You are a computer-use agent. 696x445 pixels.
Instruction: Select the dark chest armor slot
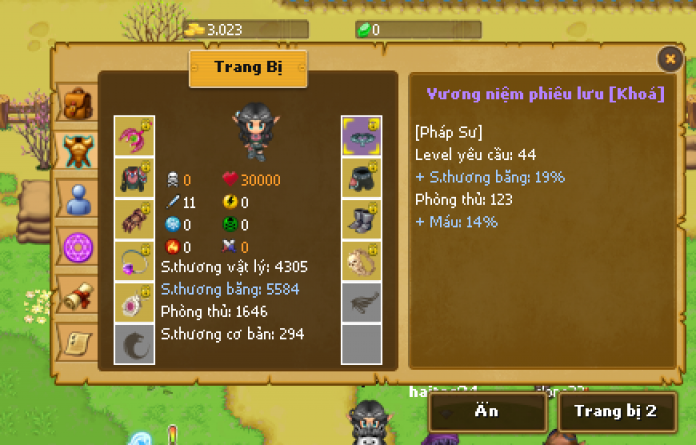tap(134, 177)
